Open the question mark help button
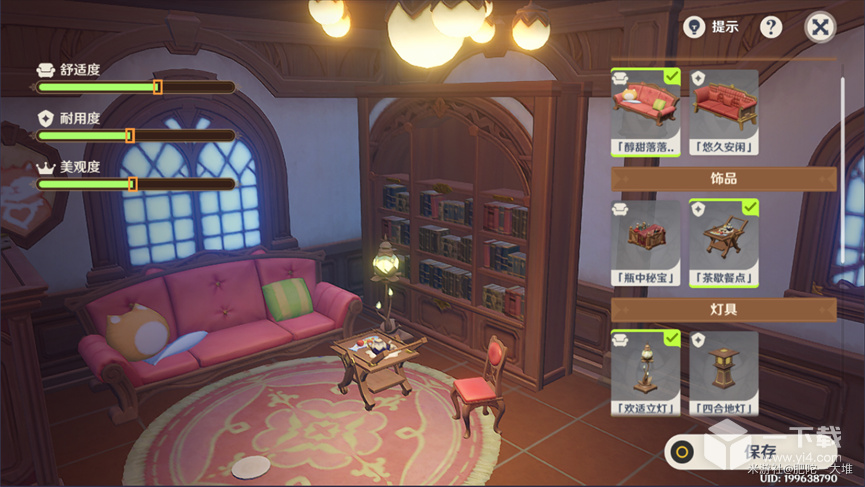This screenshot has width=865, height=487. (771, 27)
